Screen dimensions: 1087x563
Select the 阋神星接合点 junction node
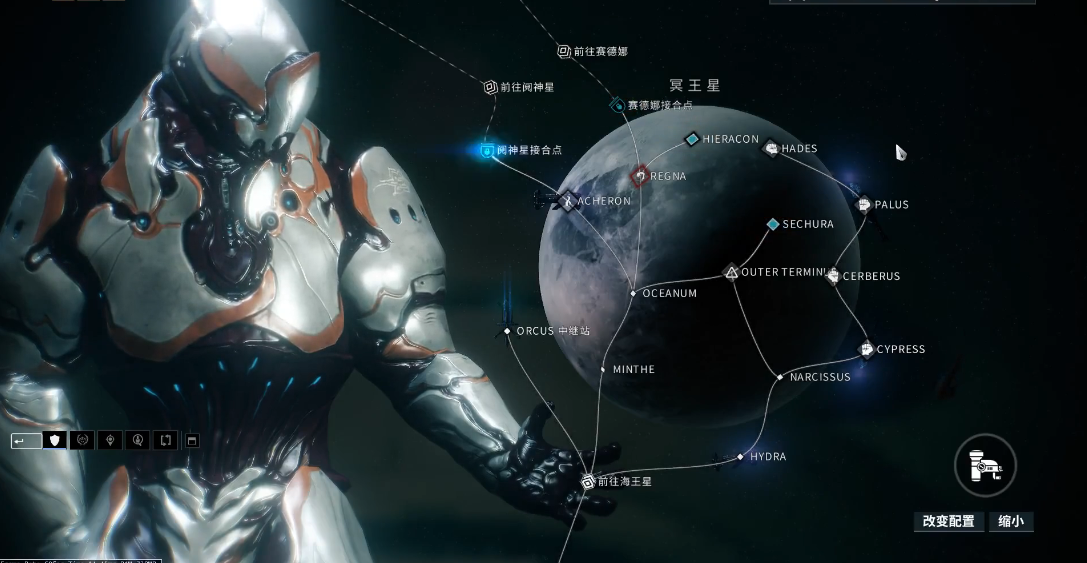[x=487, y=150]
